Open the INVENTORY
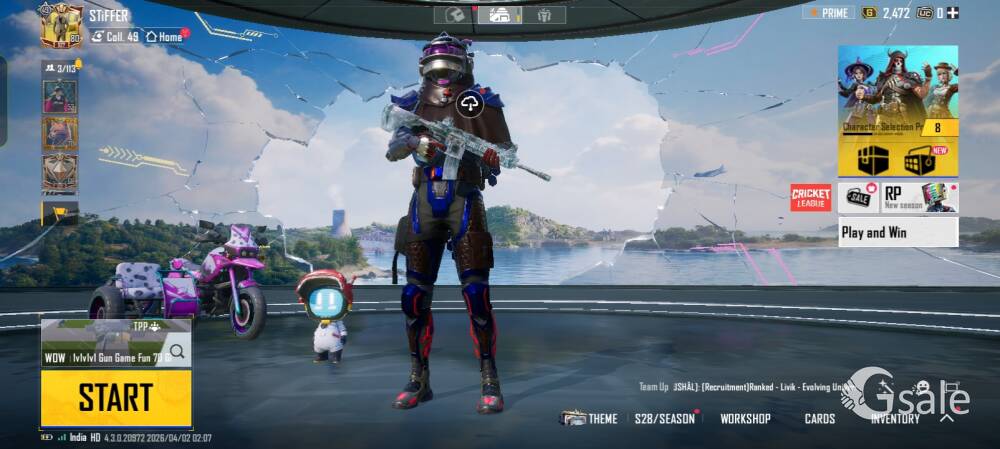1000x449 pixels. click(x=894, y=419)
